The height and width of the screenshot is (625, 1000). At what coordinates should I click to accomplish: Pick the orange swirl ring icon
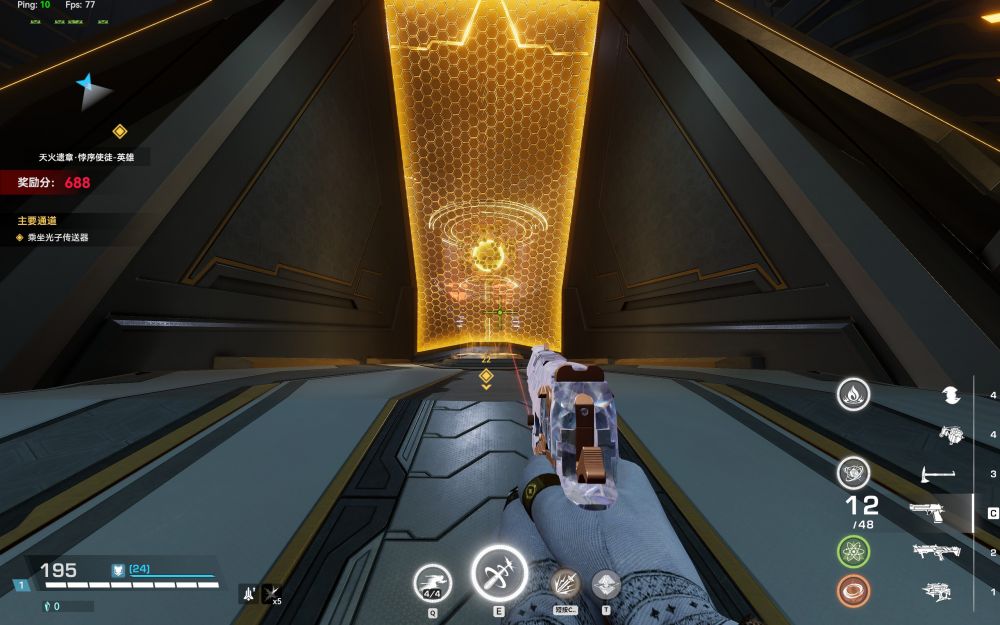click(853, 590)
